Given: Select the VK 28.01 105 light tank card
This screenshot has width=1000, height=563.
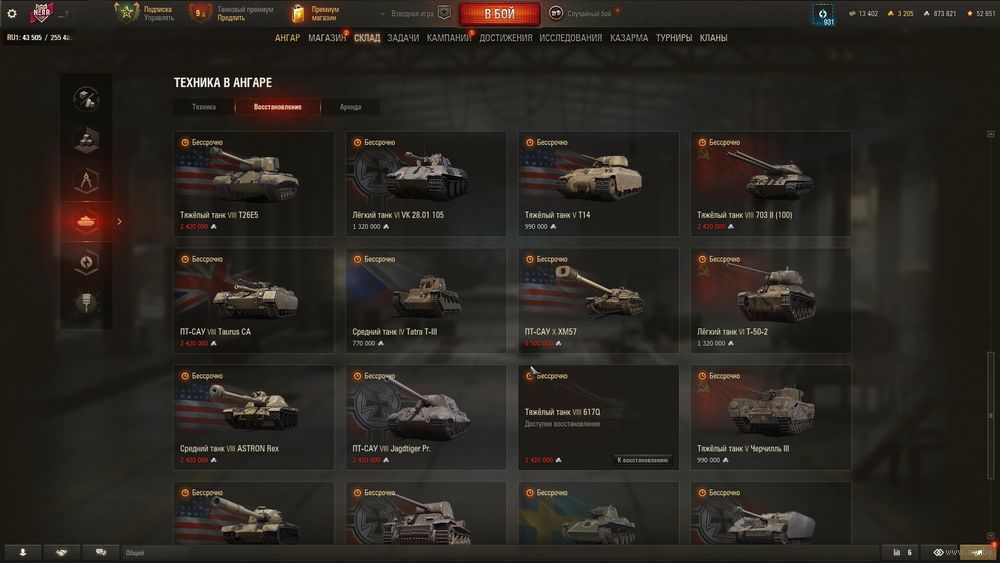Looking at the screenshot, I should (x=426, y=184).
